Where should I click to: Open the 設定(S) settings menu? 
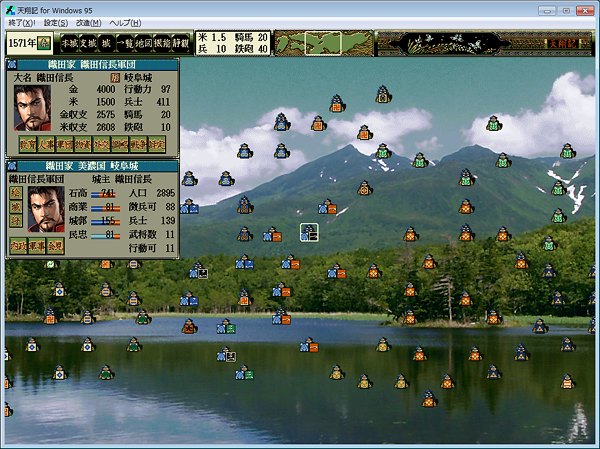(56, 22)
